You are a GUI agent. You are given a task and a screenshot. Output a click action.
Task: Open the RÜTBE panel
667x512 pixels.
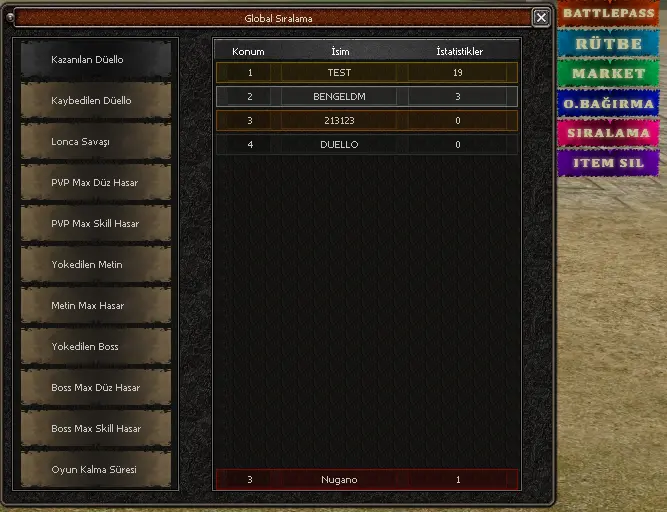(607, 44)
